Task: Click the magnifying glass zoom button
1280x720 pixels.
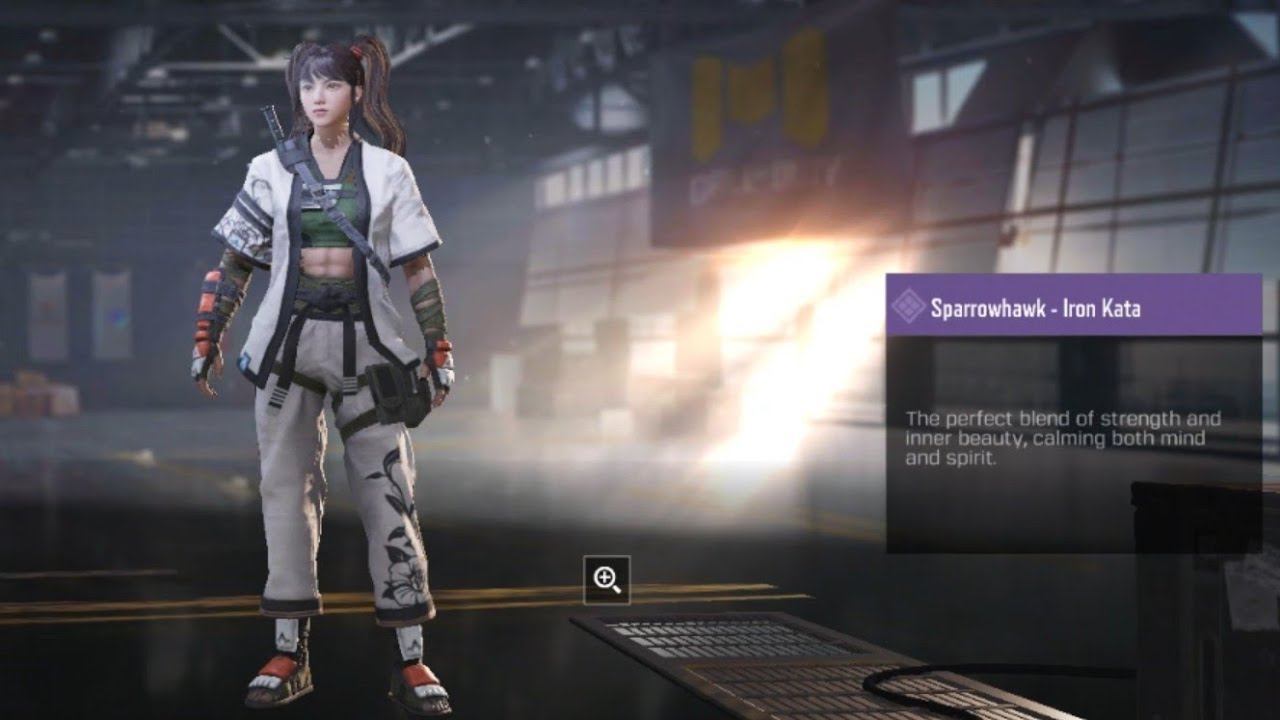Action: point(607,579)
